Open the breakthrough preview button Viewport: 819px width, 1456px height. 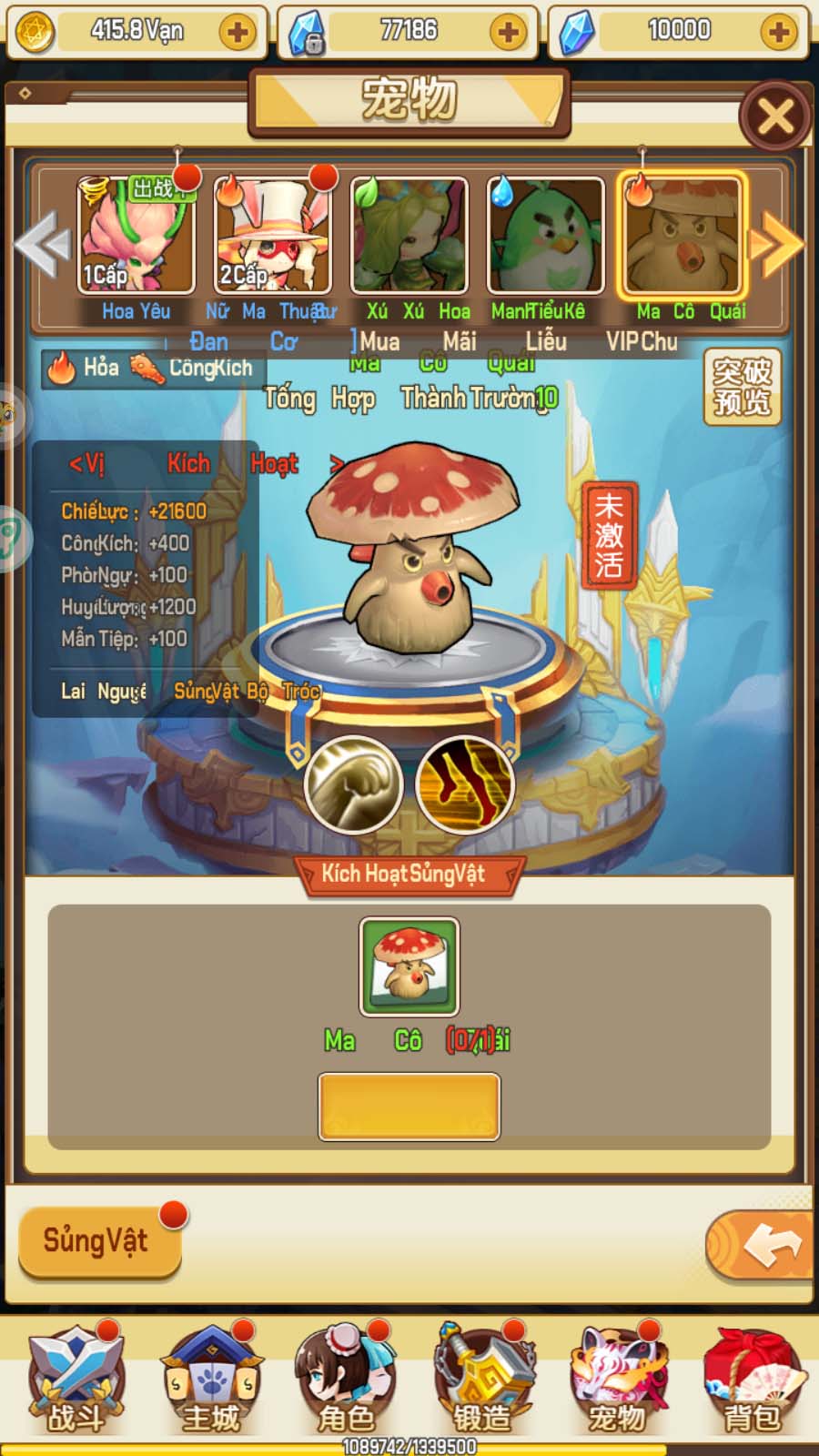pyautogui.click(x=742, y=387)
